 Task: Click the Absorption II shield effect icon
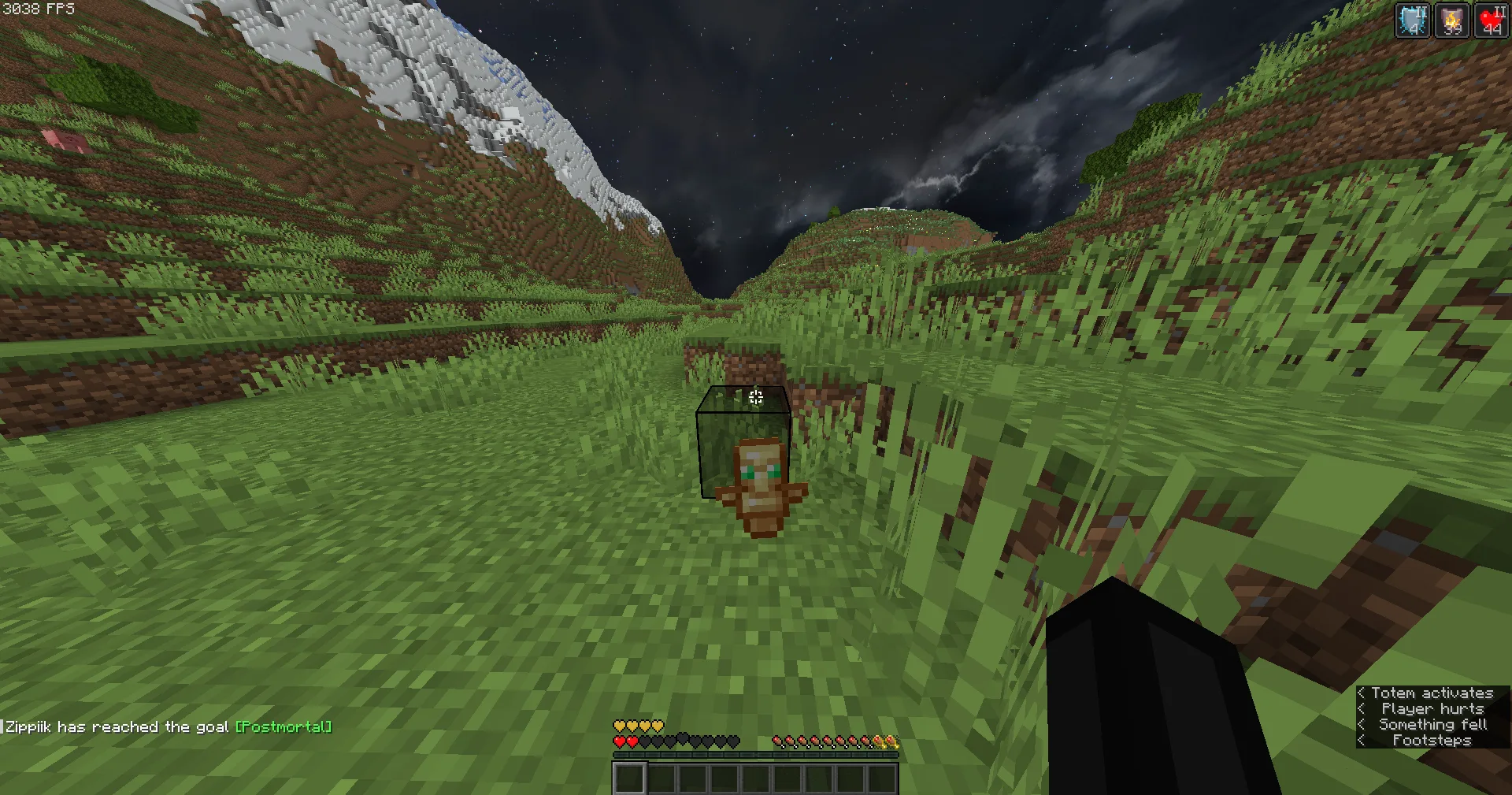click(x=1413, y=20)
